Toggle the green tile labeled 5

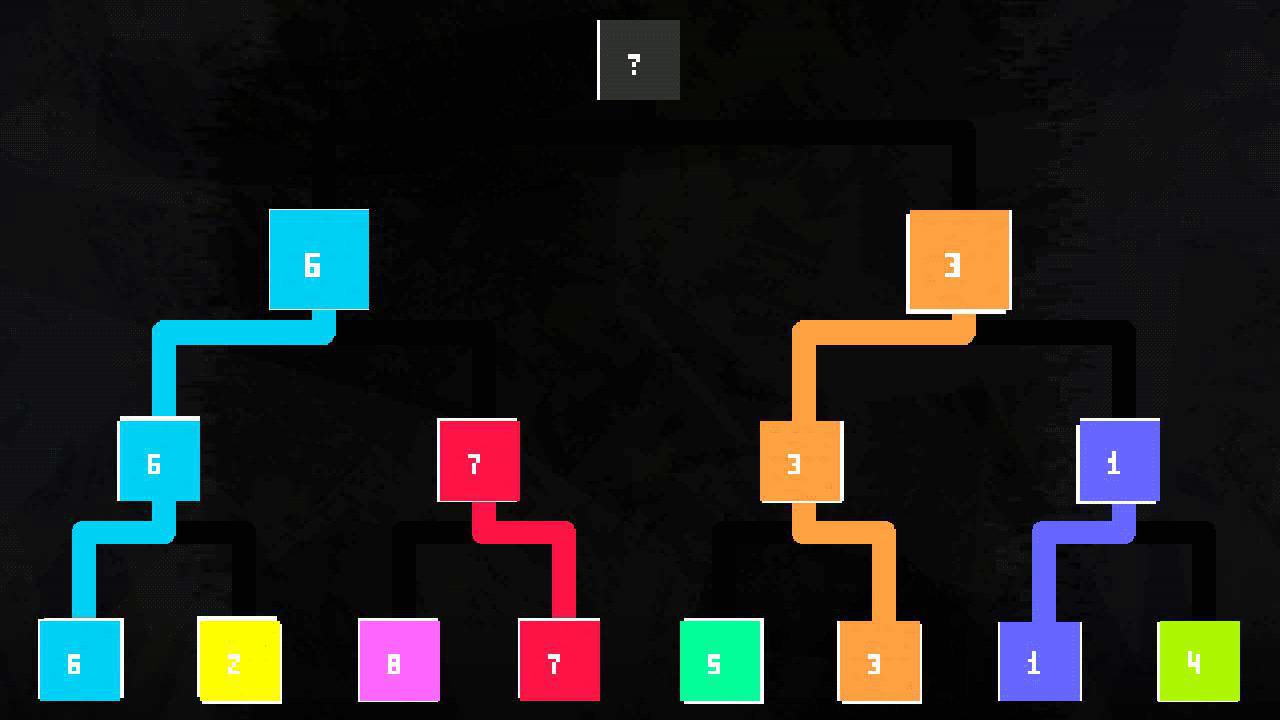click(718, 660)
